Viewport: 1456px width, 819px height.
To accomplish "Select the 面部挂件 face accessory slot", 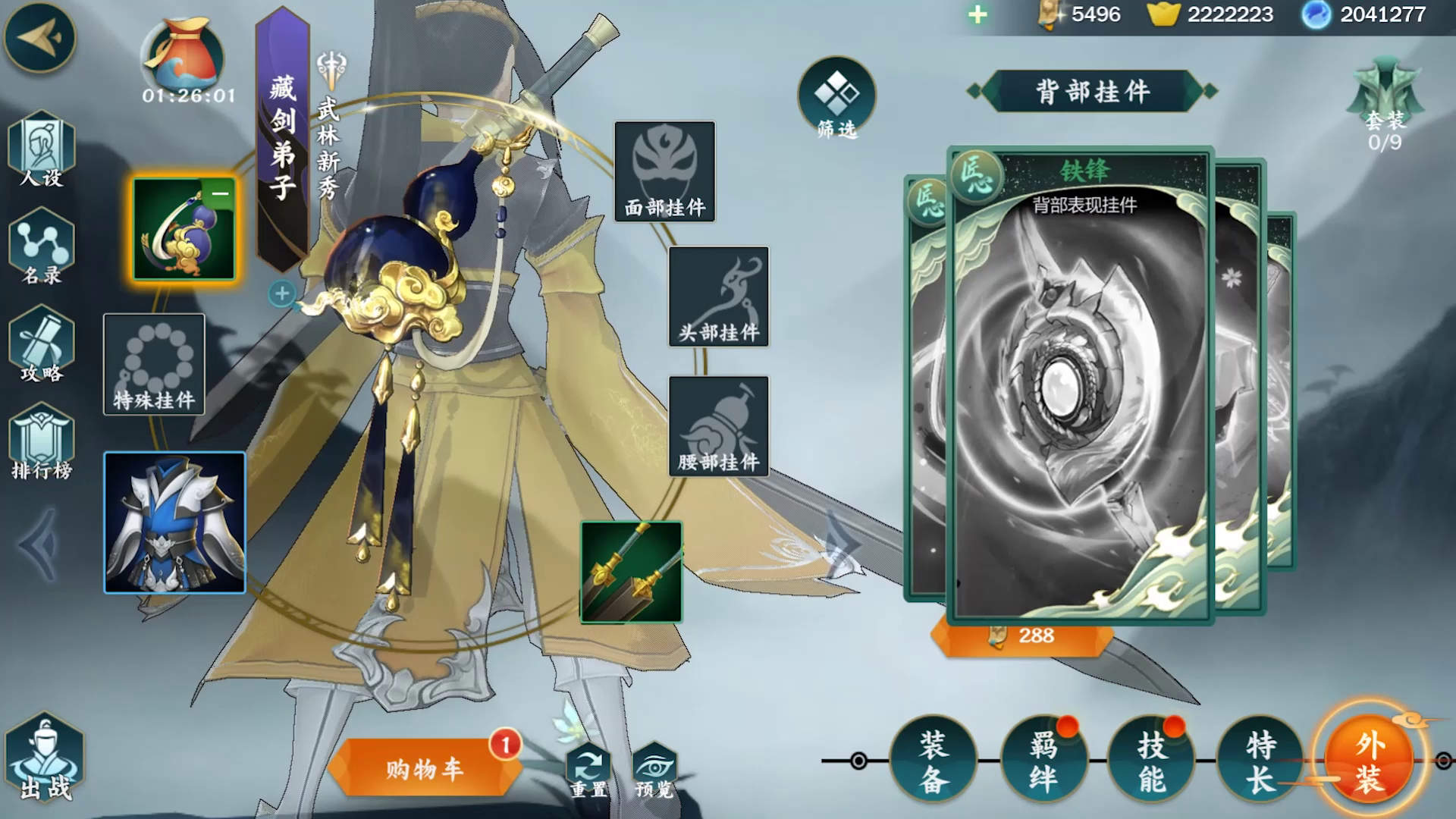I will coord(664,171).
